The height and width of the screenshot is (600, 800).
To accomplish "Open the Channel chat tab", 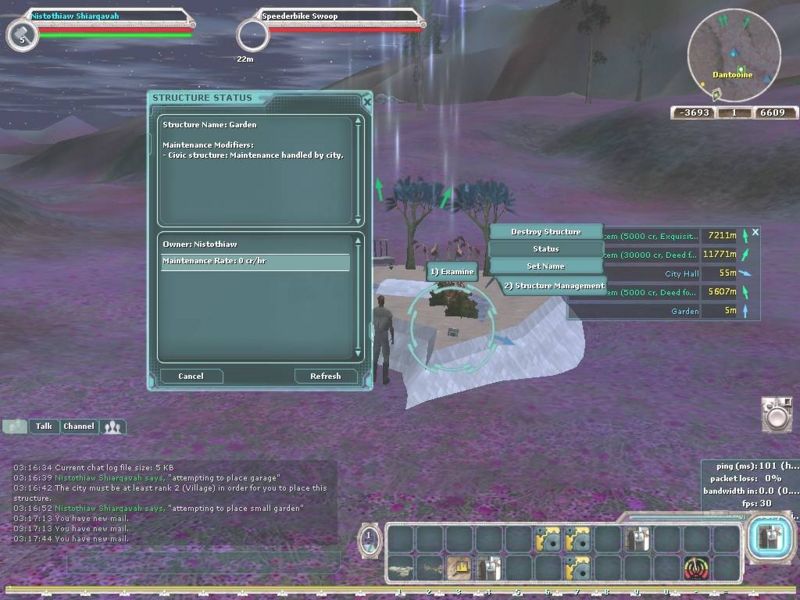I will (x=79, y=426).
